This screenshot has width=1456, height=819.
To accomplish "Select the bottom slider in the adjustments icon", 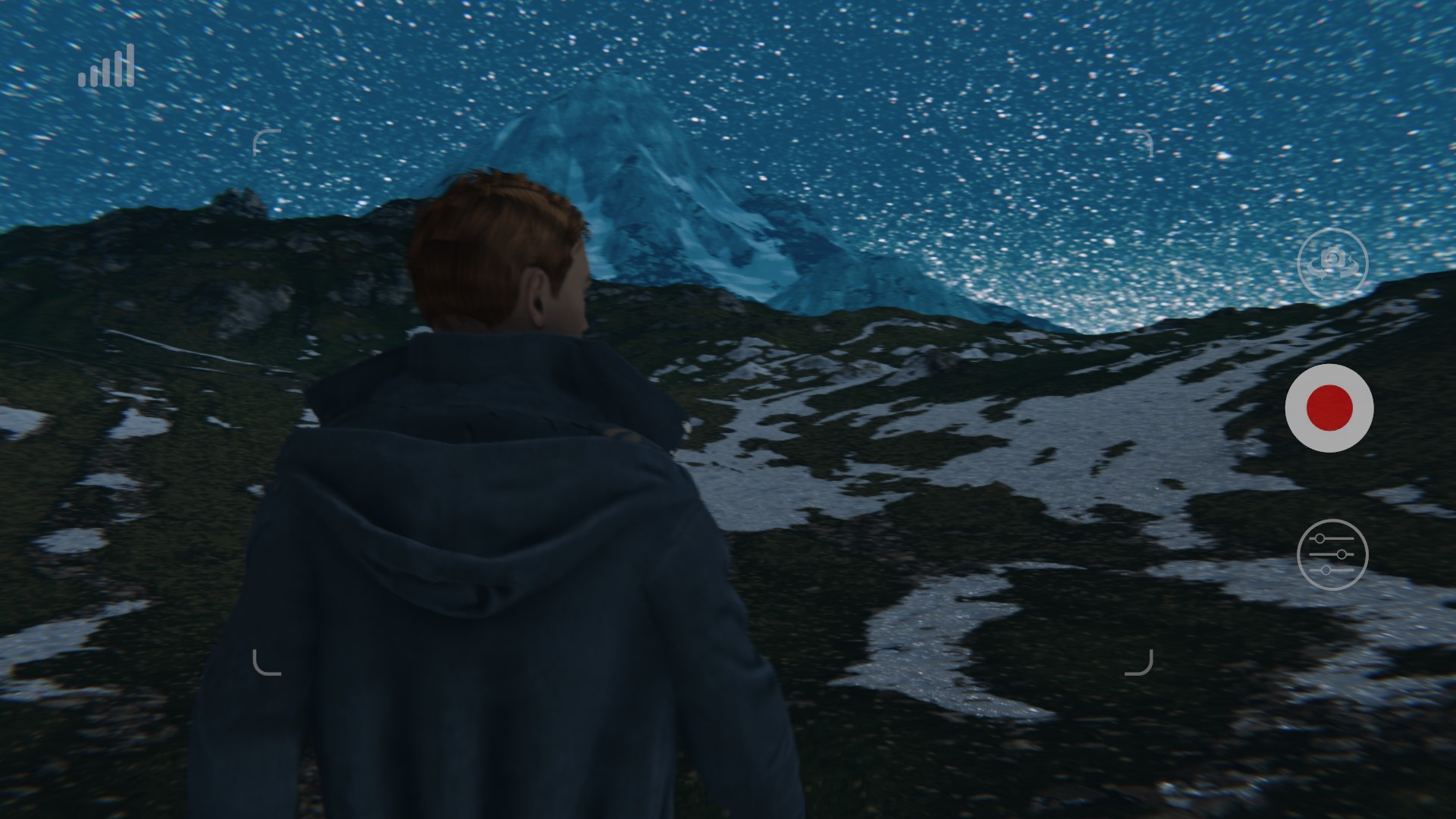I will click(1329, 570).
